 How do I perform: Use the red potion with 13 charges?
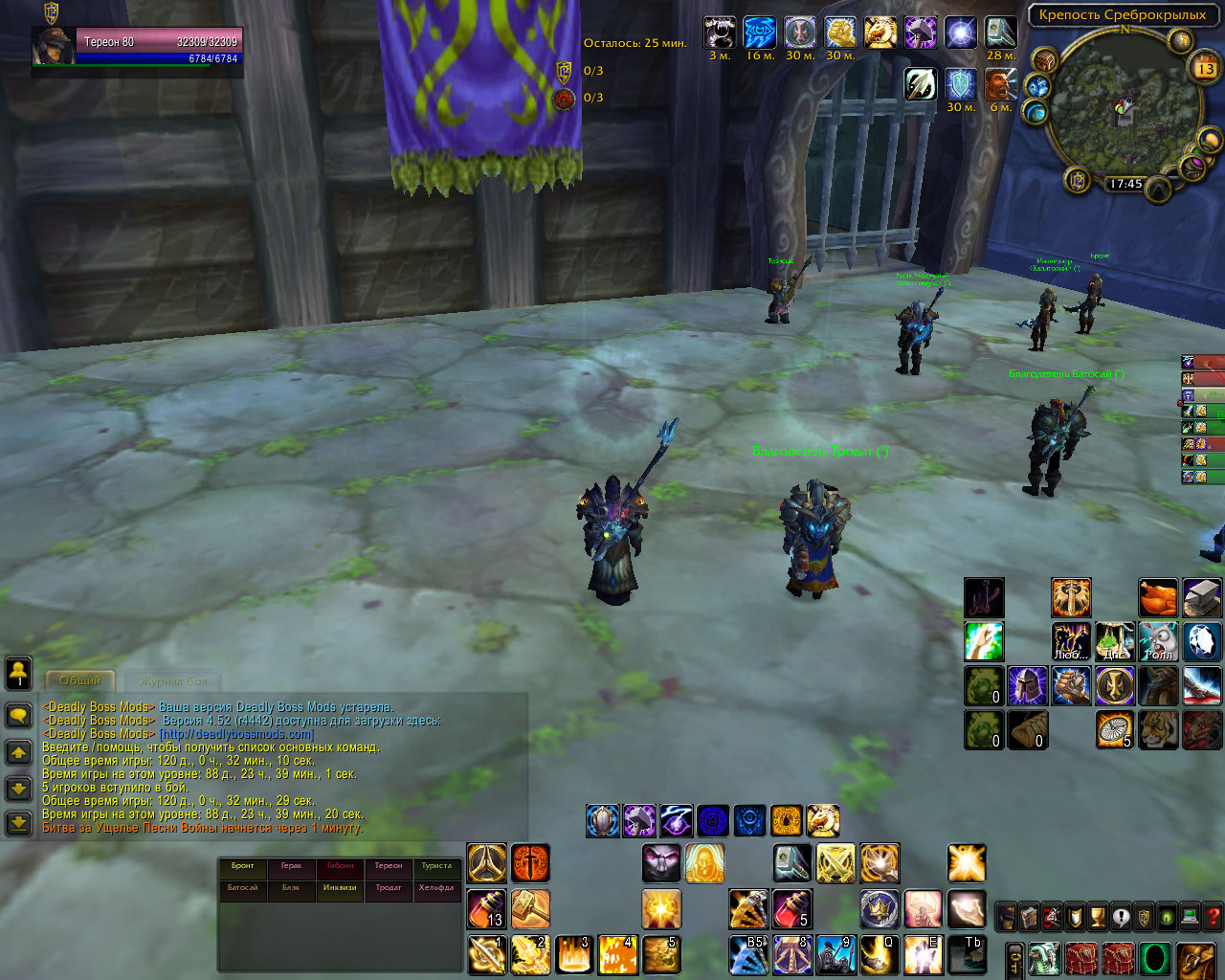[486, 908]
